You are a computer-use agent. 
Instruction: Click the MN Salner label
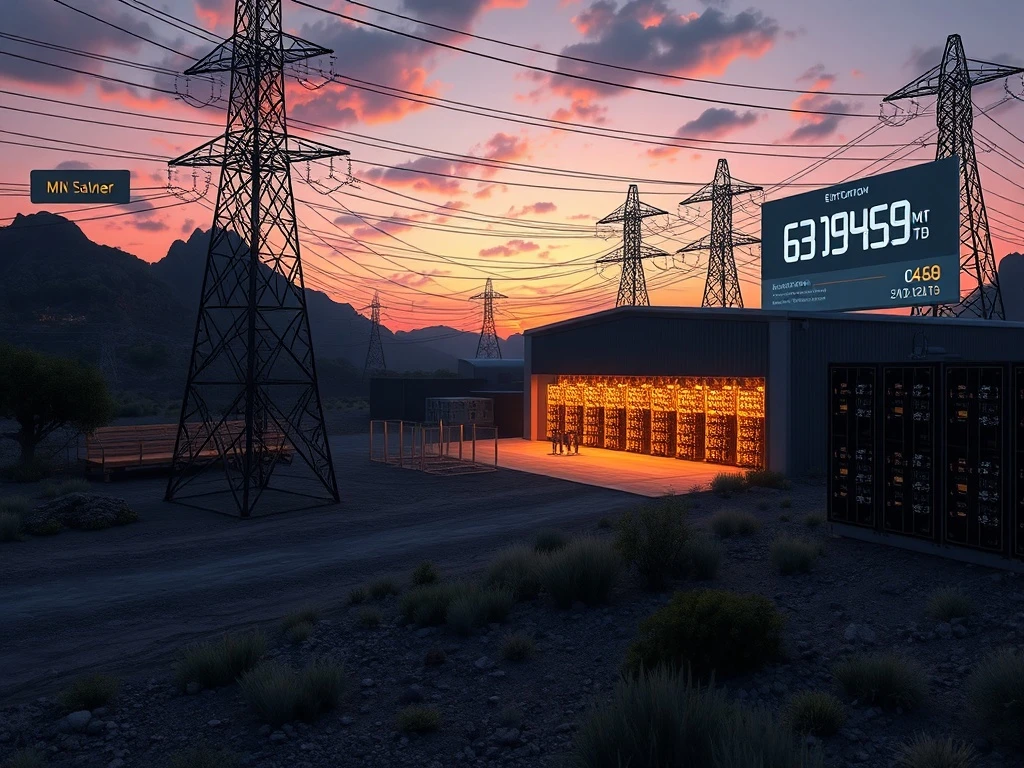80,187
